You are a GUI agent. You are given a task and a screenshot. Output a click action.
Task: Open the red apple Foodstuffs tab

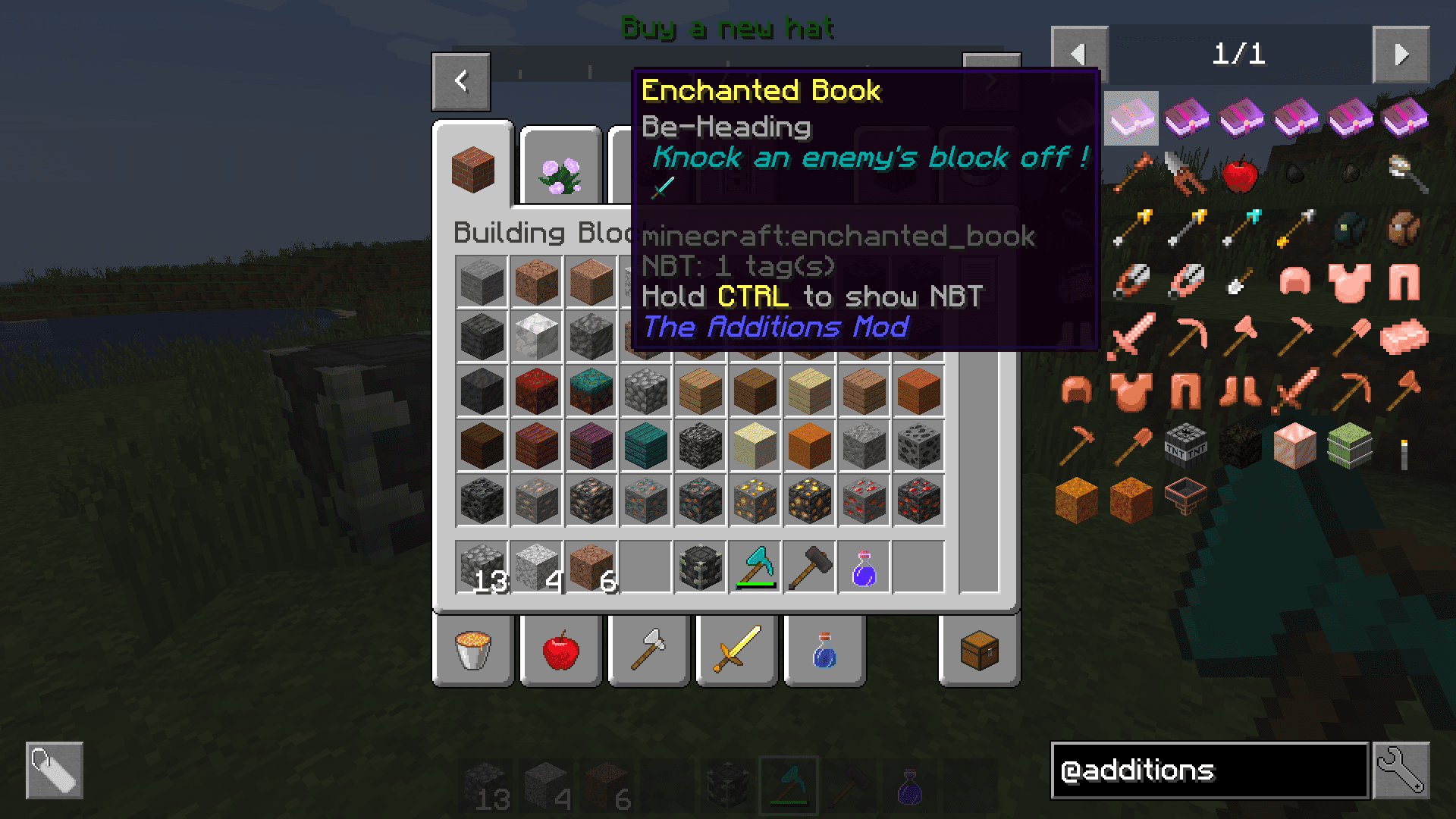point(561,651)
